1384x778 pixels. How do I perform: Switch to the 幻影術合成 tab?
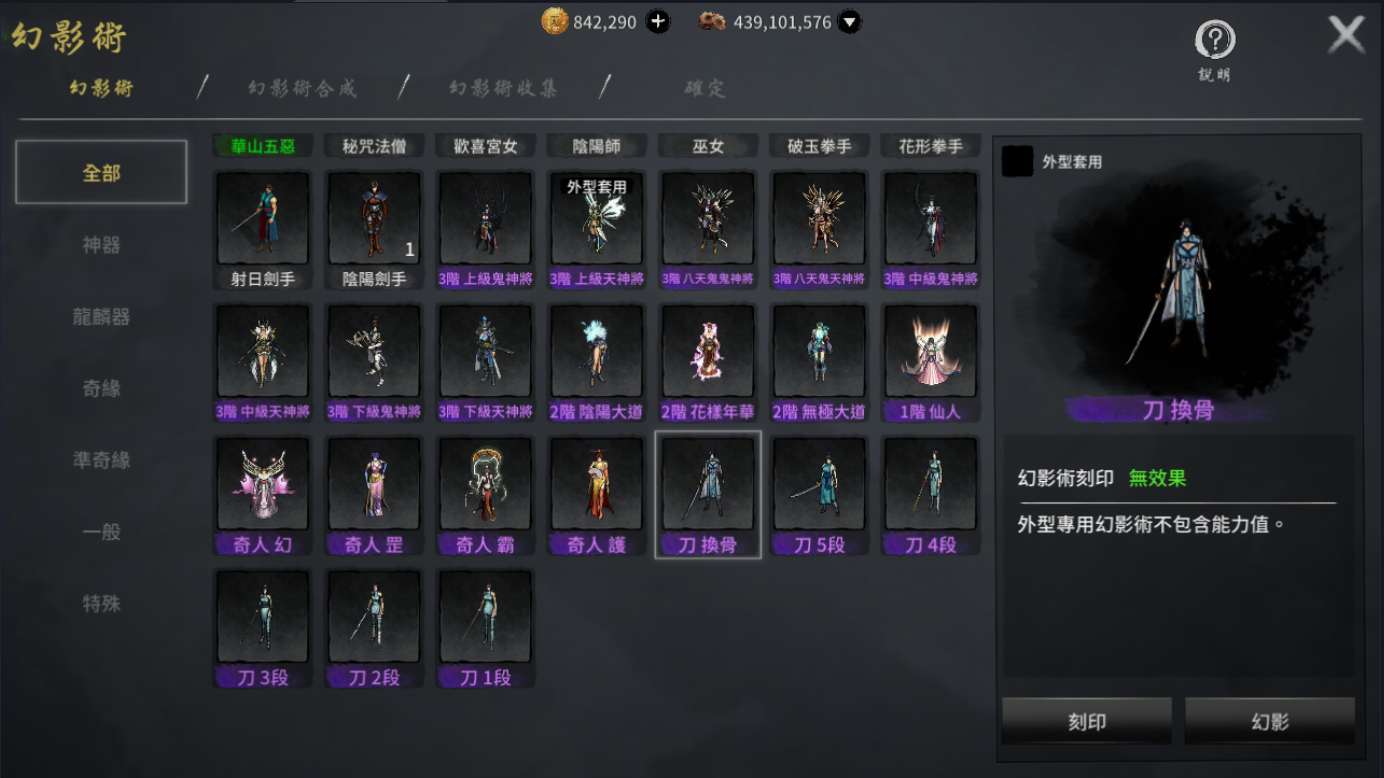coord(302,88)
